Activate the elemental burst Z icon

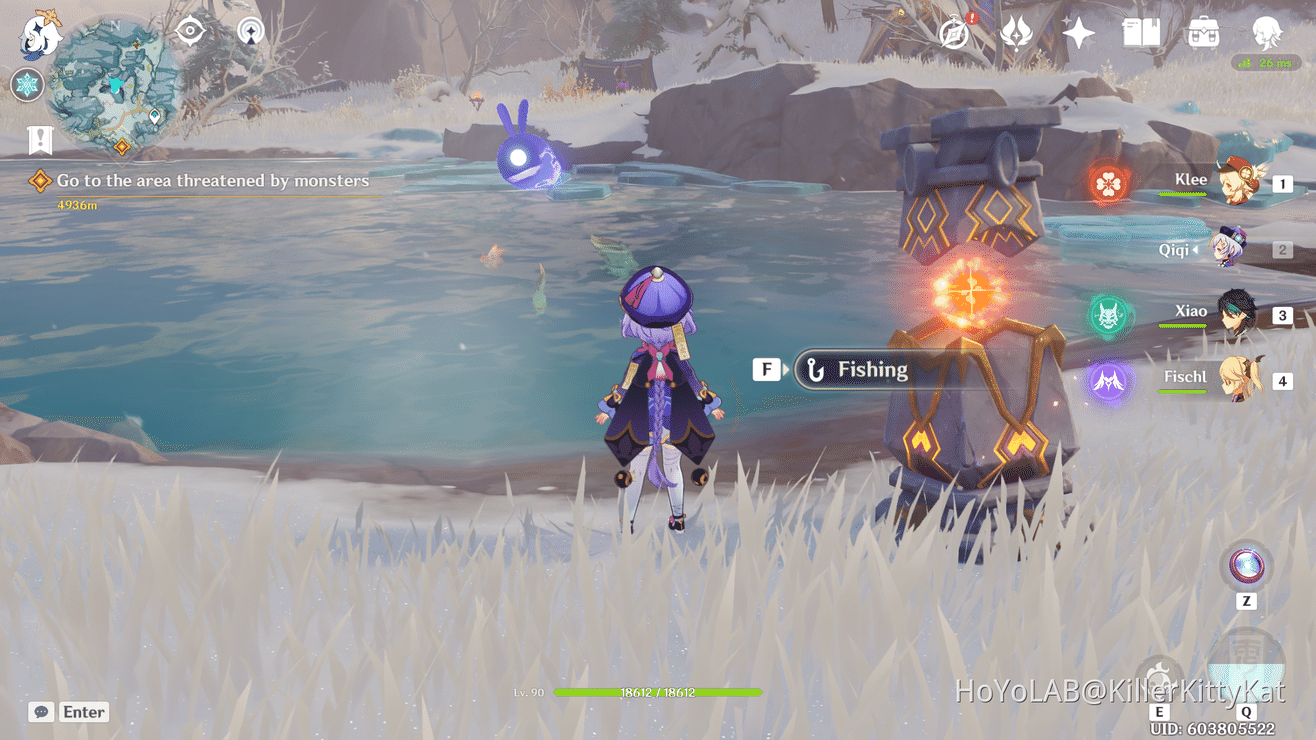tap(1244, 566)
